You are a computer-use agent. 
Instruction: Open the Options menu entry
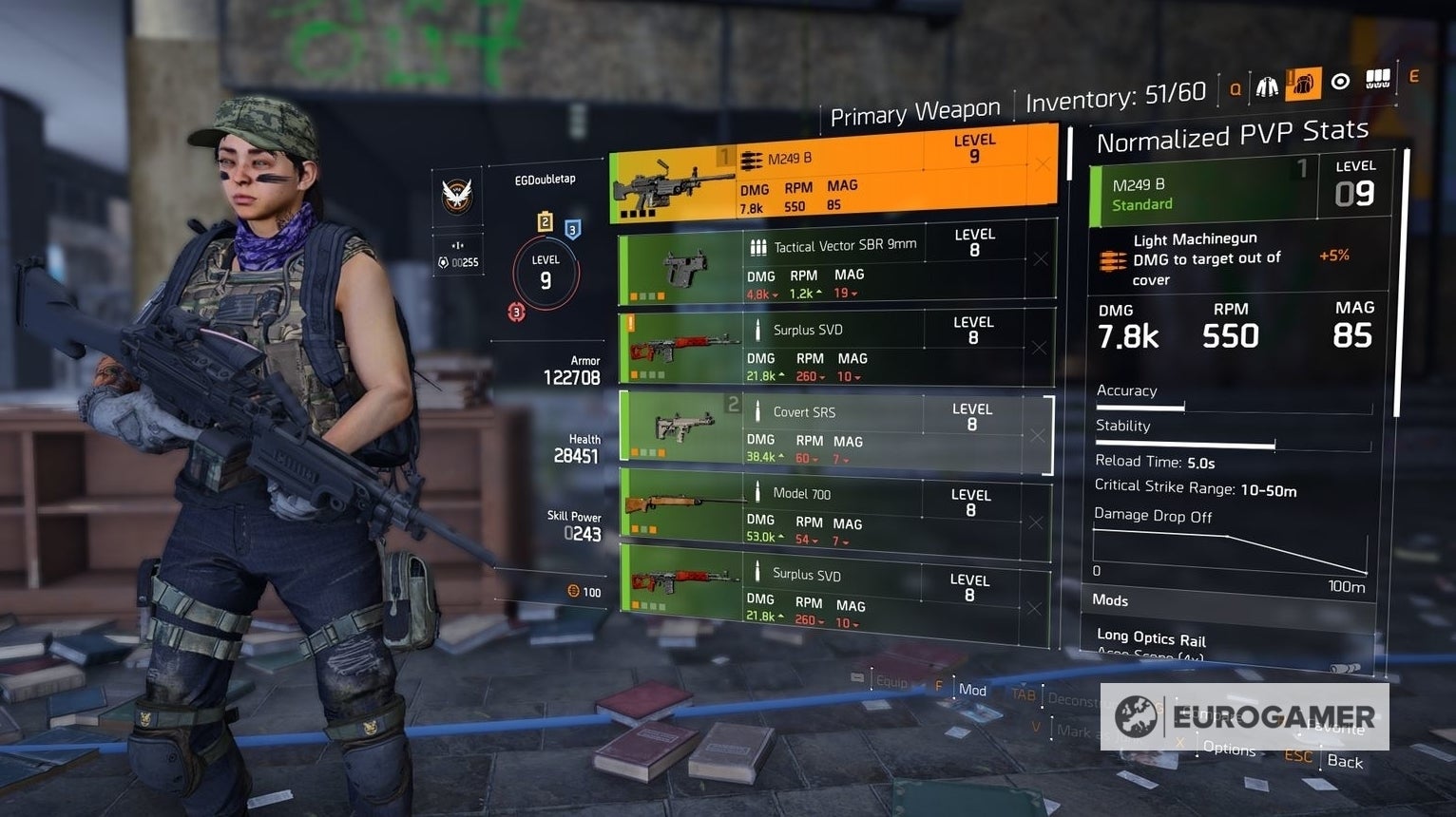click(x=1228, y=750)
